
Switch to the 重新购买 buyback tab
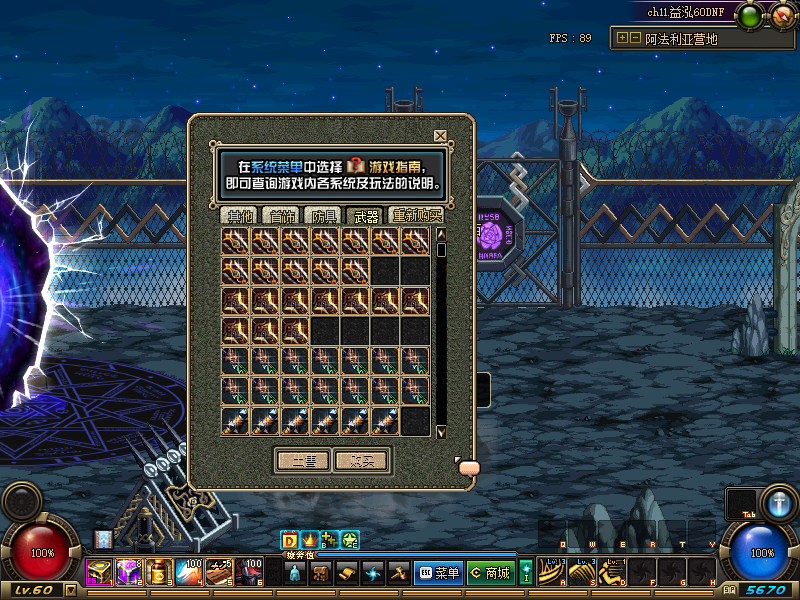(x=416, y=215)
